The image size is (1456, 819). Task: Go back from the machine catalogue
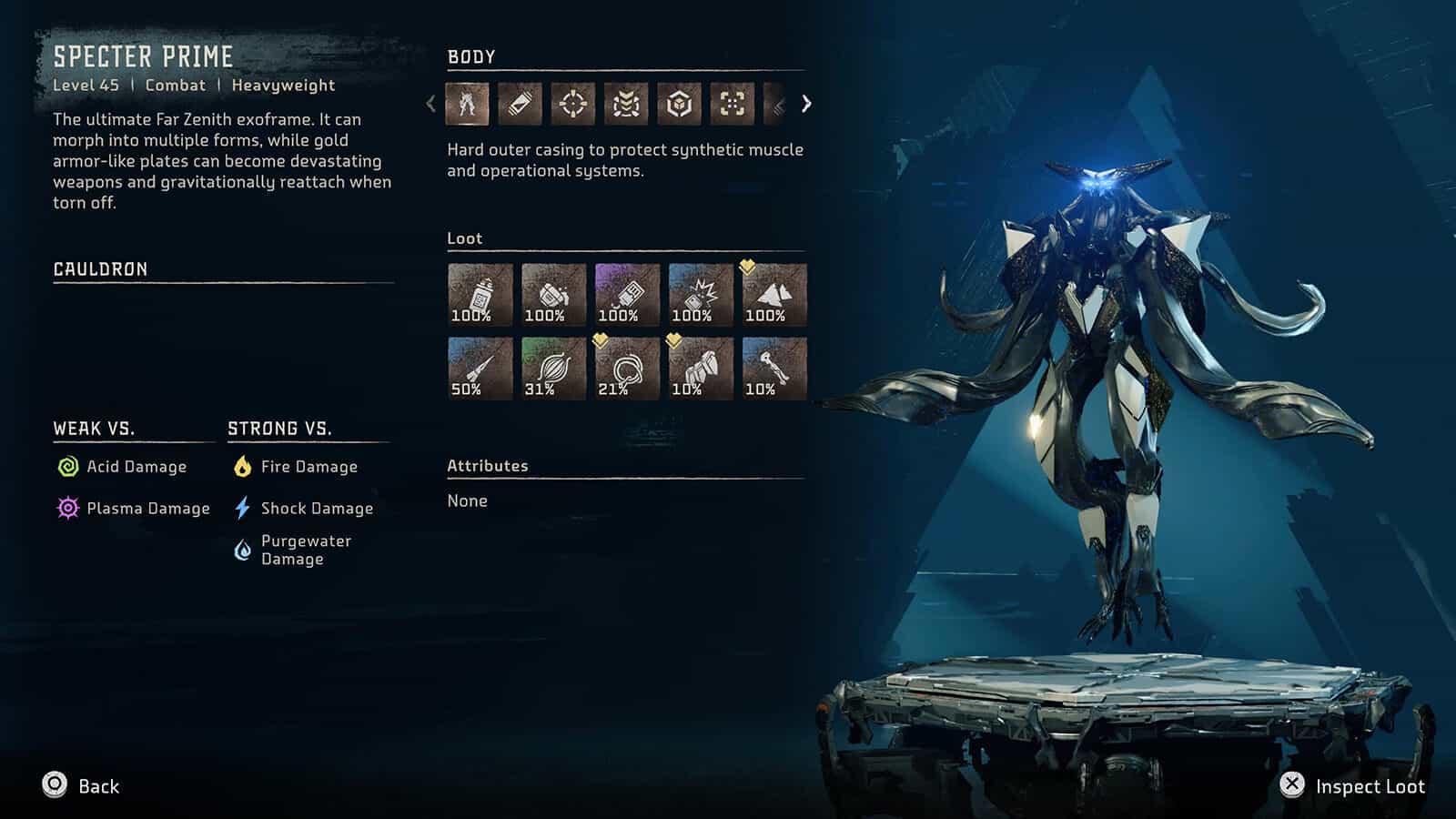81,786
